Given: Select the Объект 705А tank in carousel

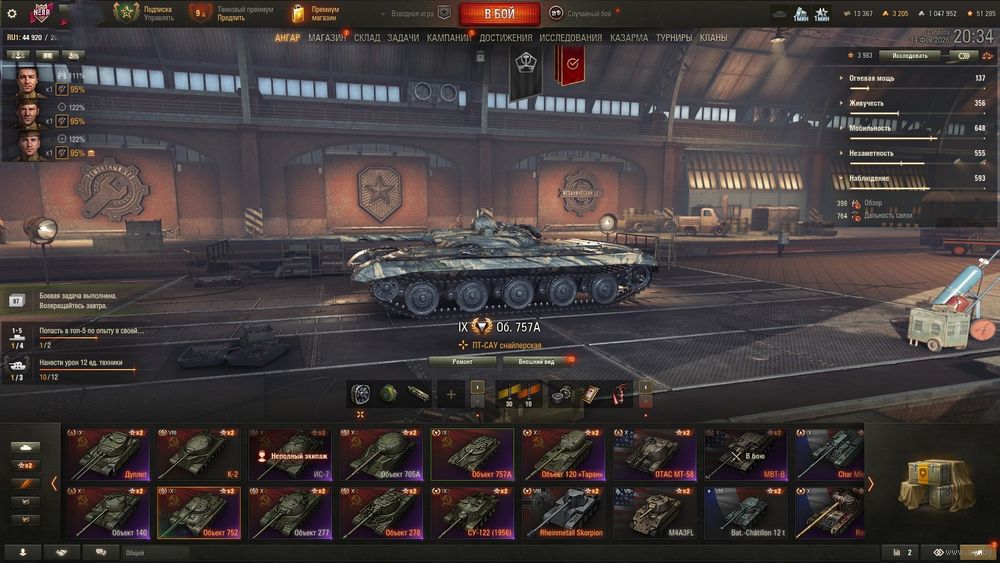Looking at the screenshot, I should 380,455.
